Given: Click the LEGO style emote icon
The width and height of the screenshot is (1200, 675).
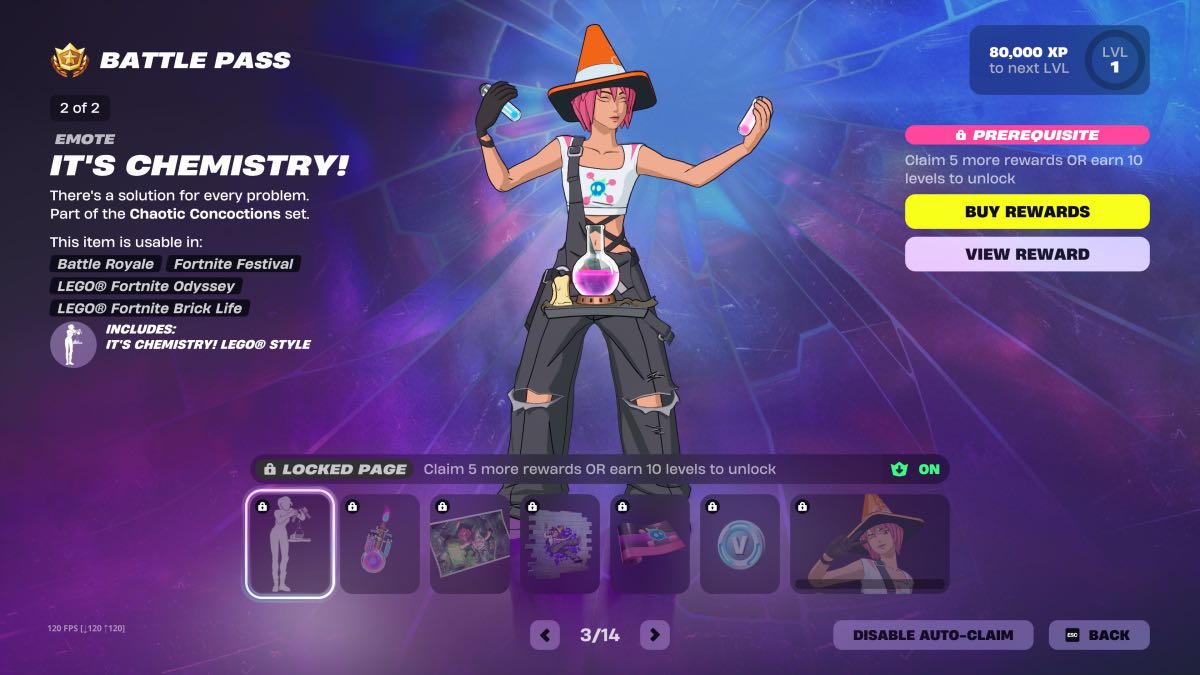Looking at the screenshot, I should [x=74, y=344].
